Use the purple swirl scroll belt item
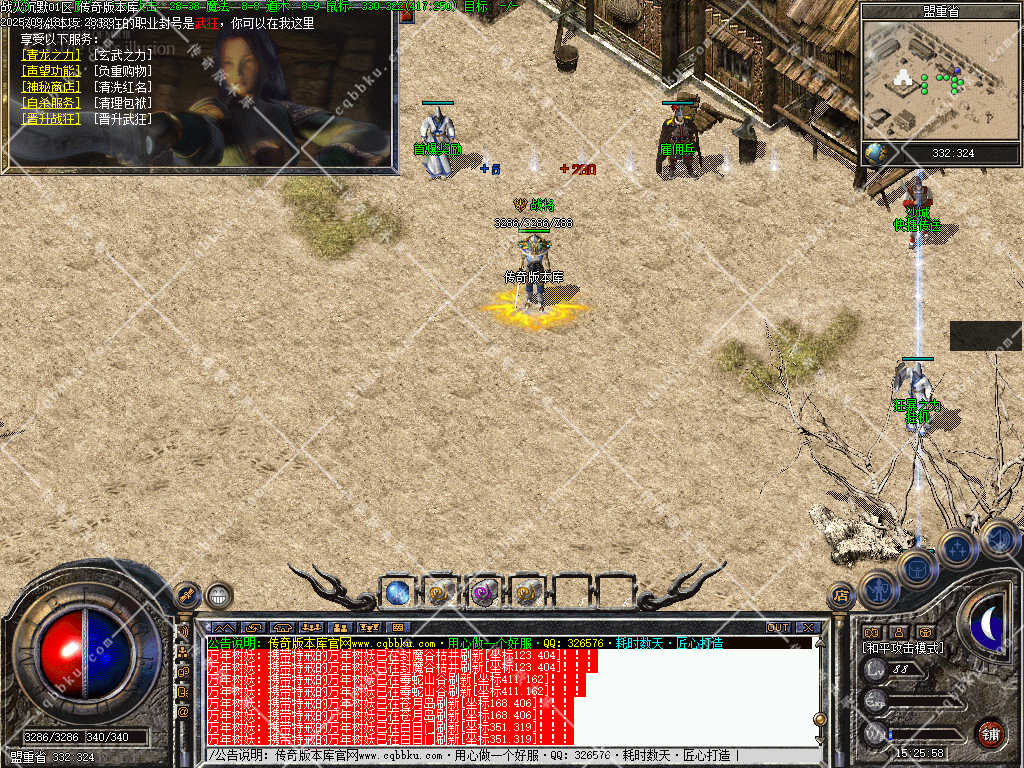 point(484,592)
